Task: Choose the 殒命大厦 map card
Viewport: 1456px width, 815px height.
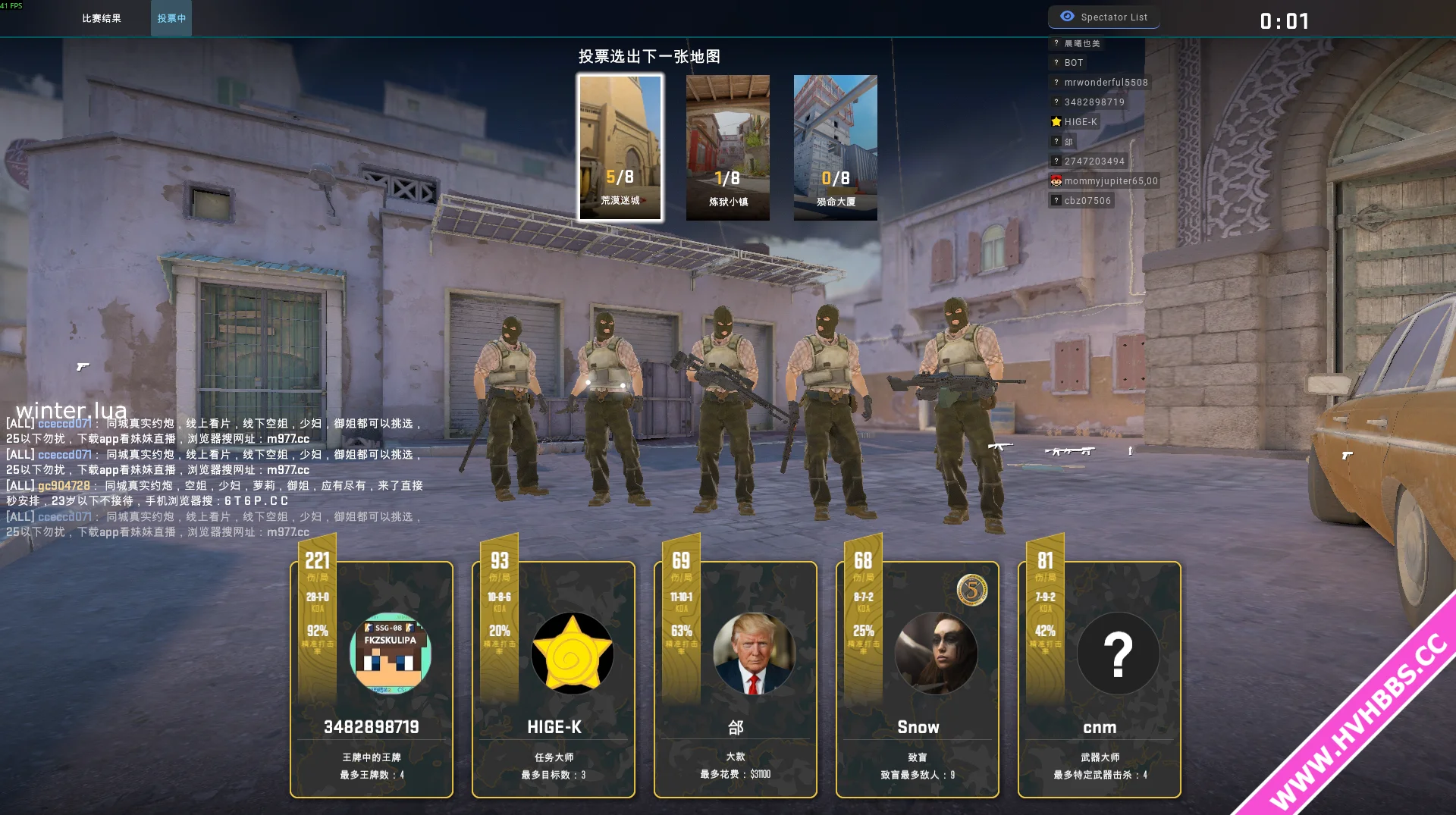Action: [835, 147]
